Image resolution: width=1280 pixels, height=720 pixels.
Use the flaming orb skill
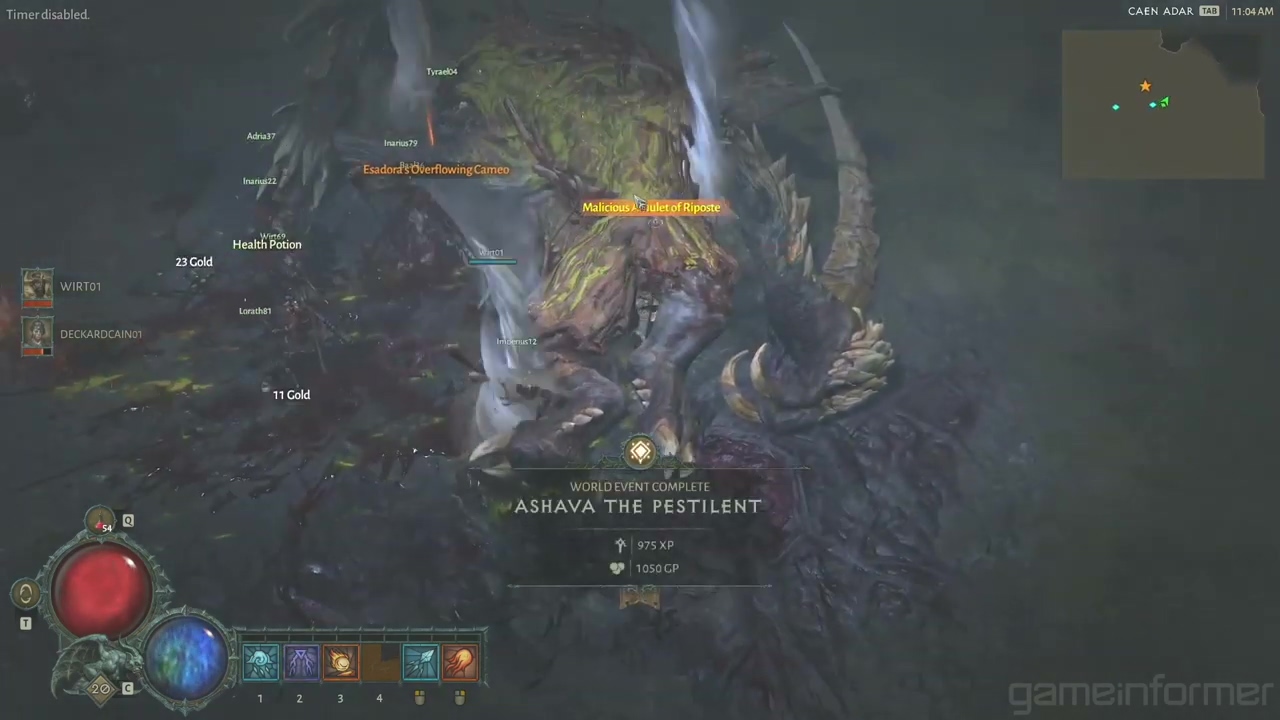click(x=340, y=663)
